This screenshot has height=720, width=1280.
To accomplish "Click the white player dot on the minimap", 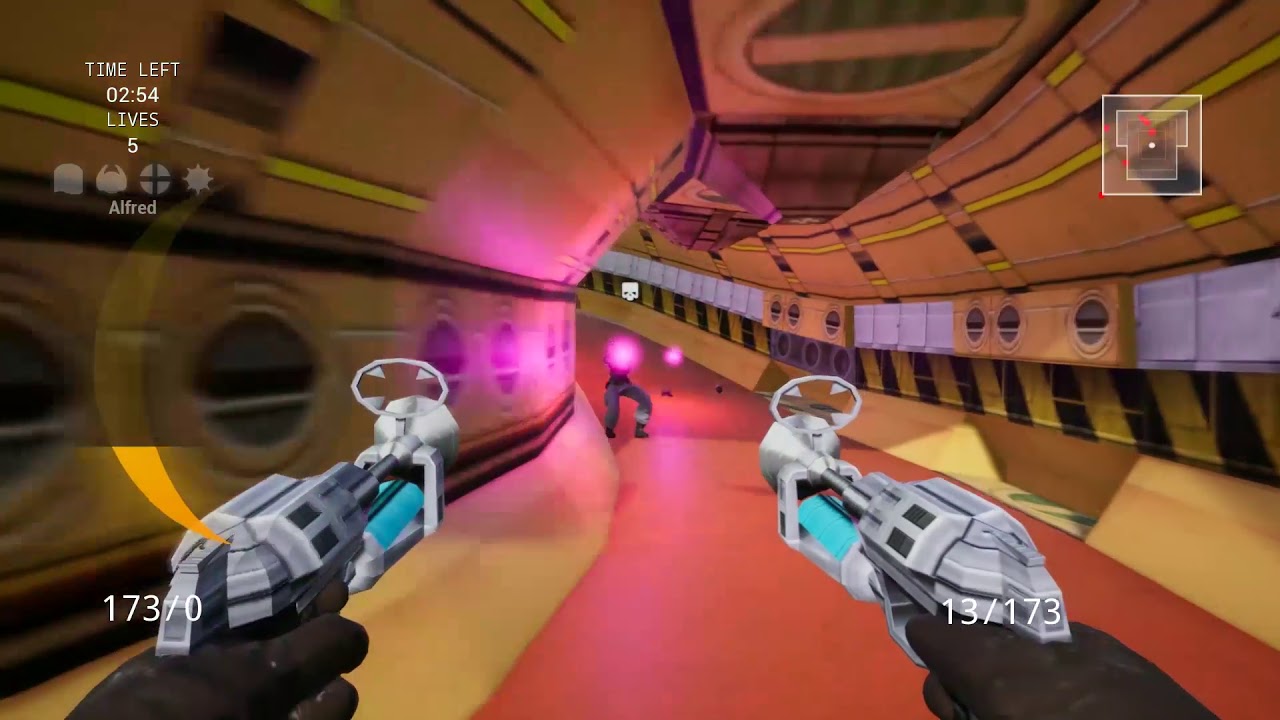I will pos(1152,145).
